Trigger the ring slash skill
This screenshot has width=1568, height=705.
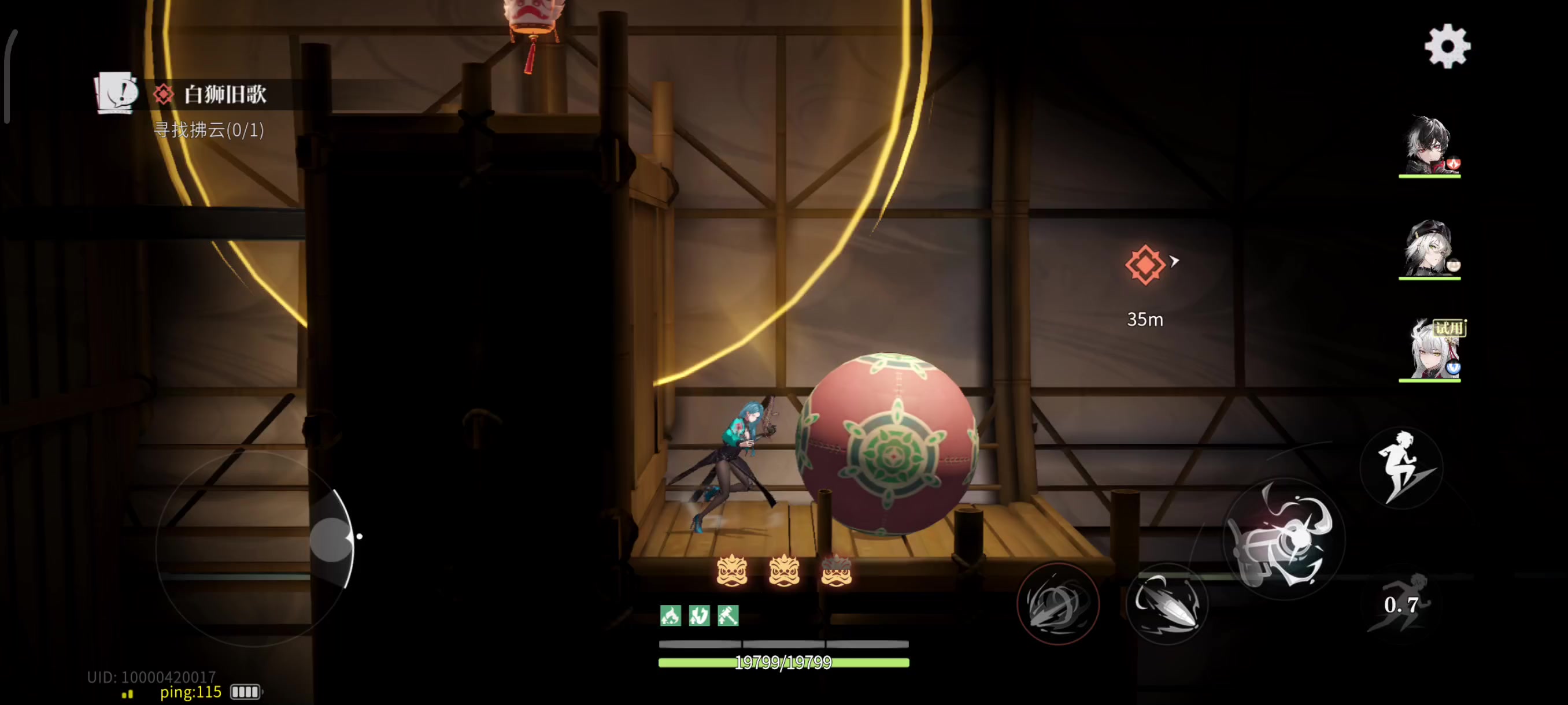pyautogui.click(x=1057, y=603)
